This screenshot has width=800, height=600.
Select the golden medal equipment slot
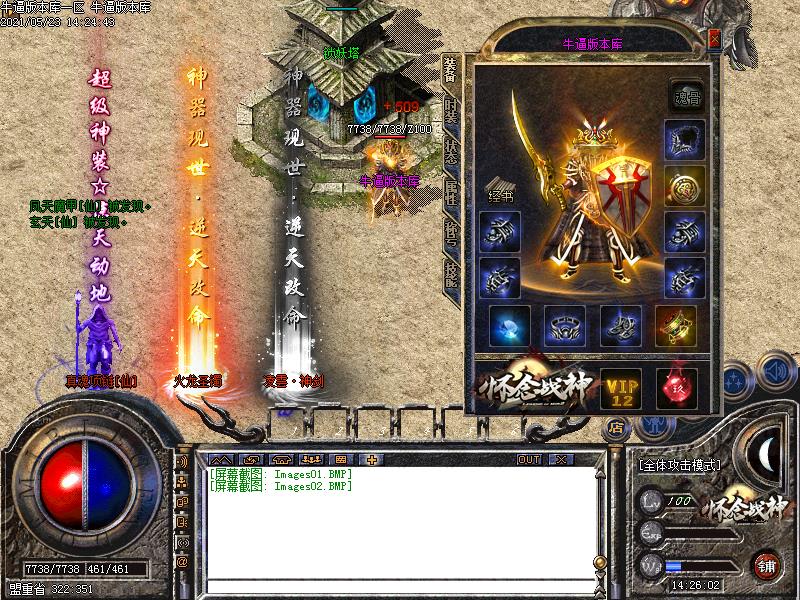685,186
